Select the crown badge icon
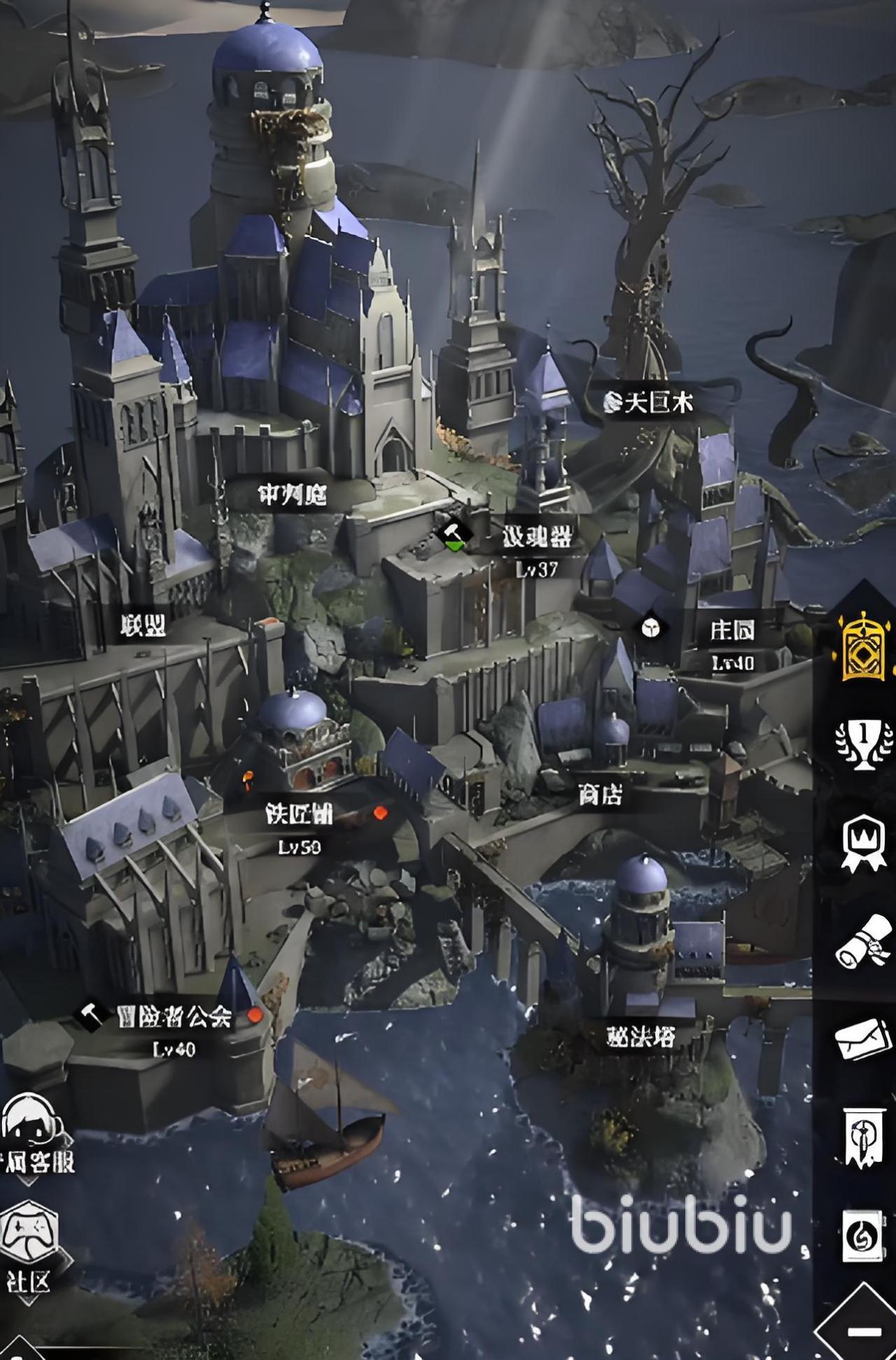The height and width of the screenshot is (1360, 896). [864, 842]
